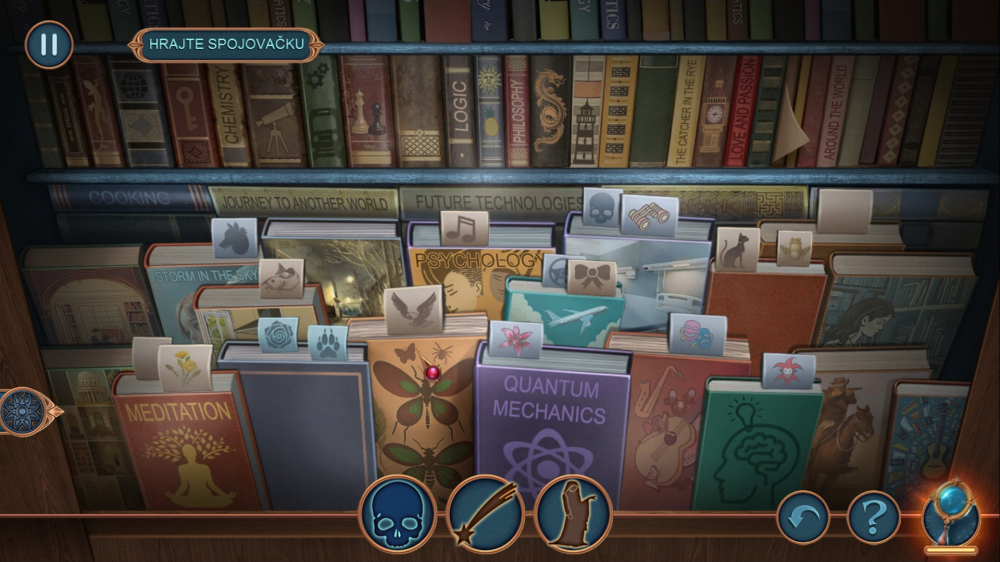Pause the game with the pause button
Image resolution: width=1000 pixels, height=562 pixels.
click(x=48, y=45)
